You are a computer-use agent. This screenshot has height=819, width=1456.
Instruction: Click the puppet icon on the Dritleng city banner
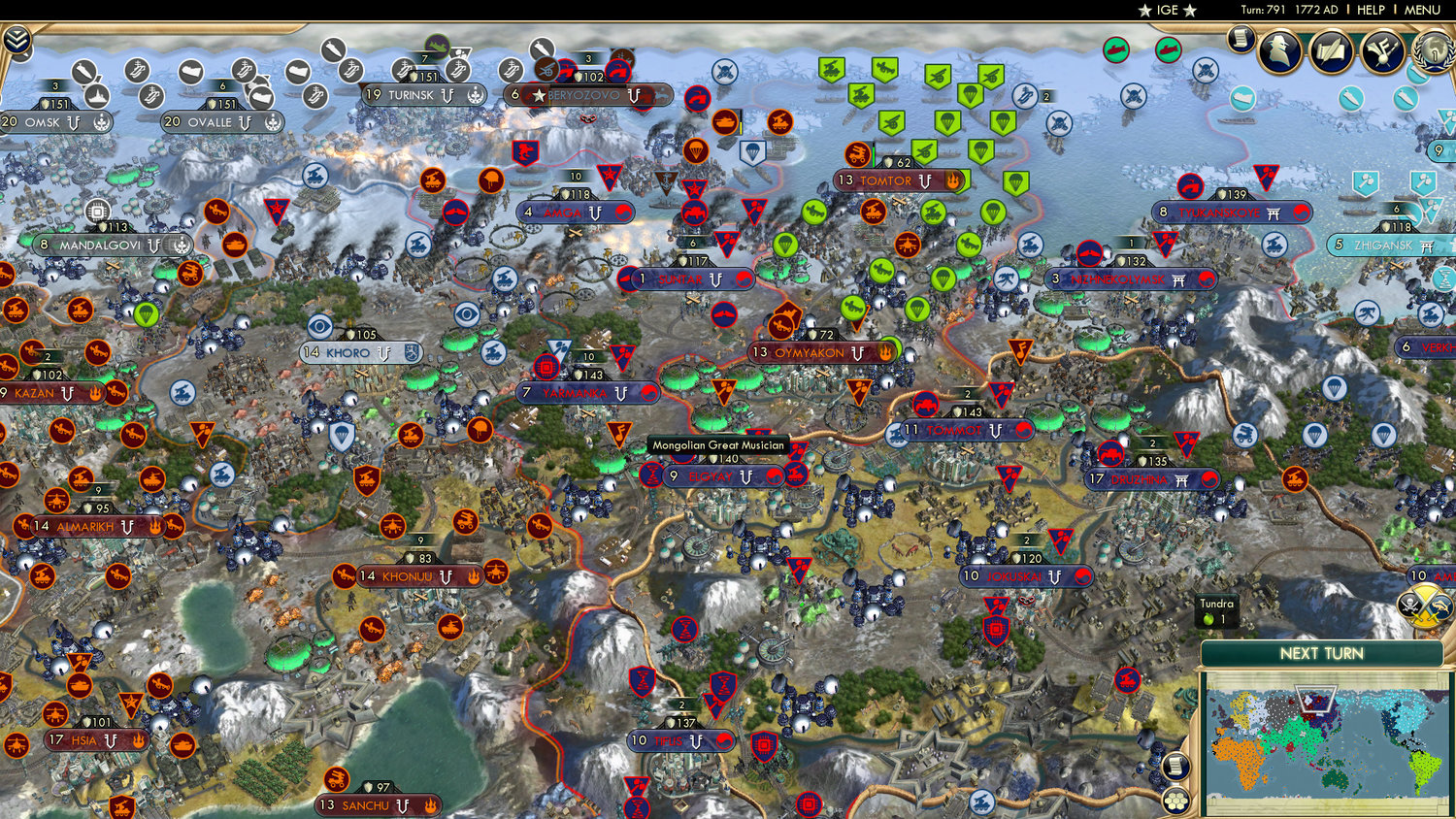pyautogui.click(x=1181, y=480)
